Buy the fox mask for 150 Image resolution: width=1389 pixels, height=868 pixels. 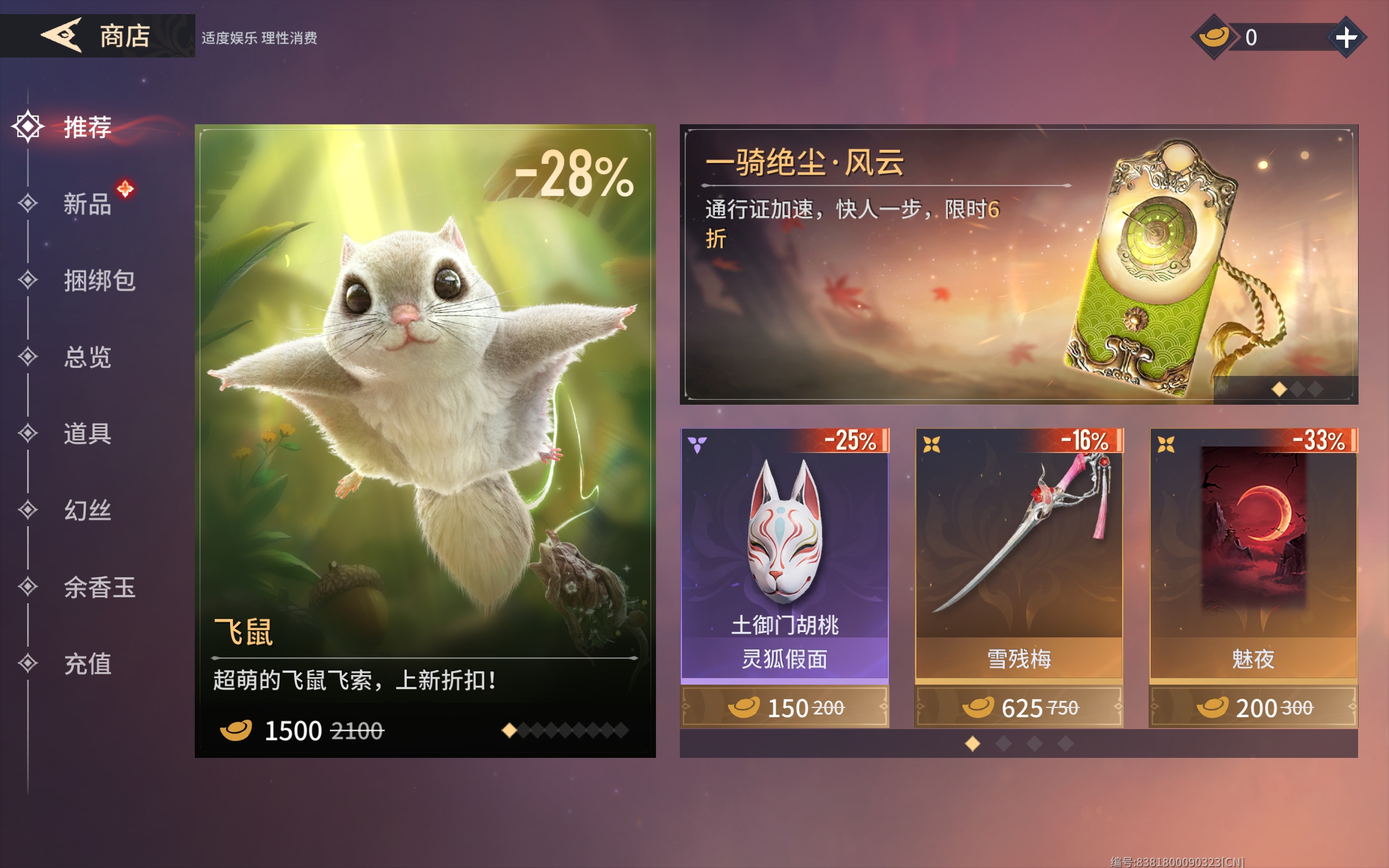point(784,707)
